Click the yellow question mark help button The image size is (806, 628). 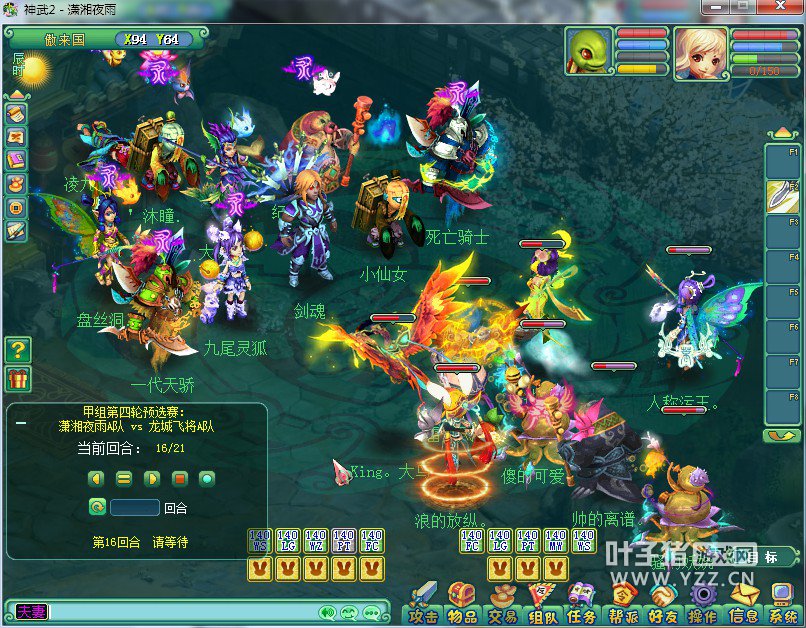[18, 349]
